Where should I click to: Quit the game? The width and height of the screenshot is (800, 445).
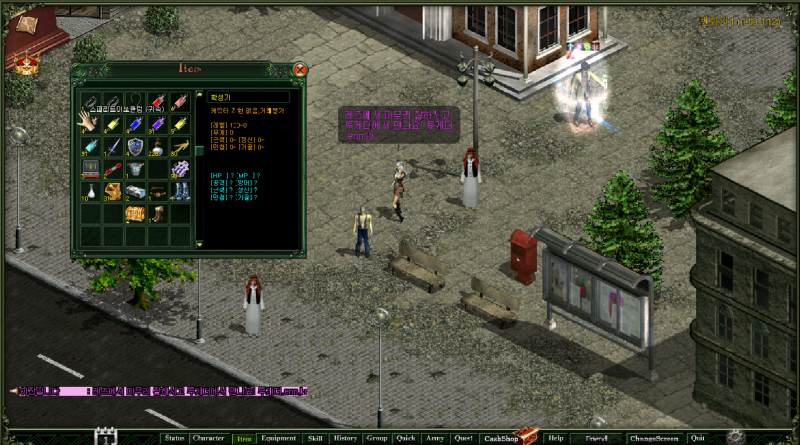(696, 438)
